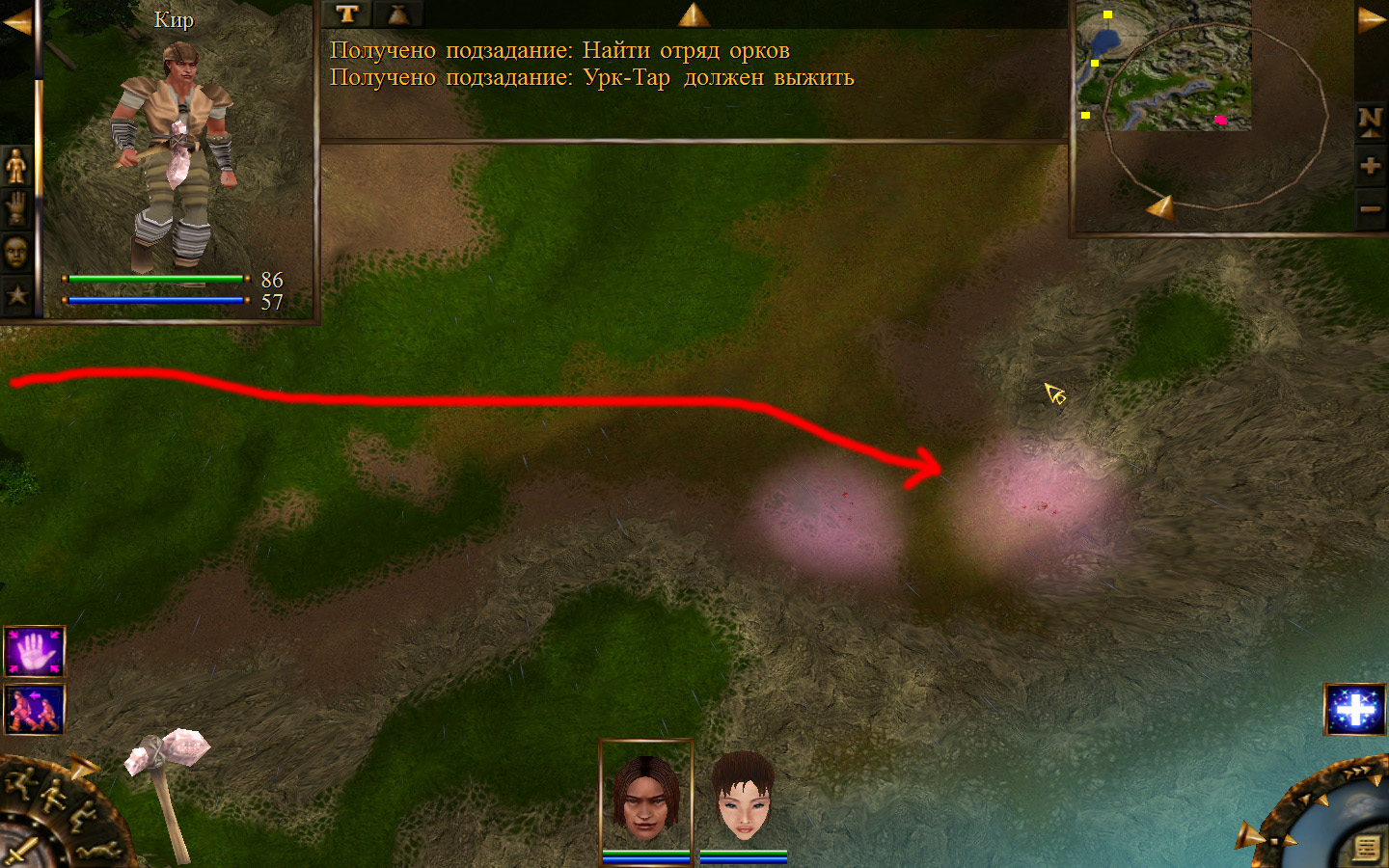Collapse the message log with the top arrow
The image size is (1389, 868).
pos(694,14)
